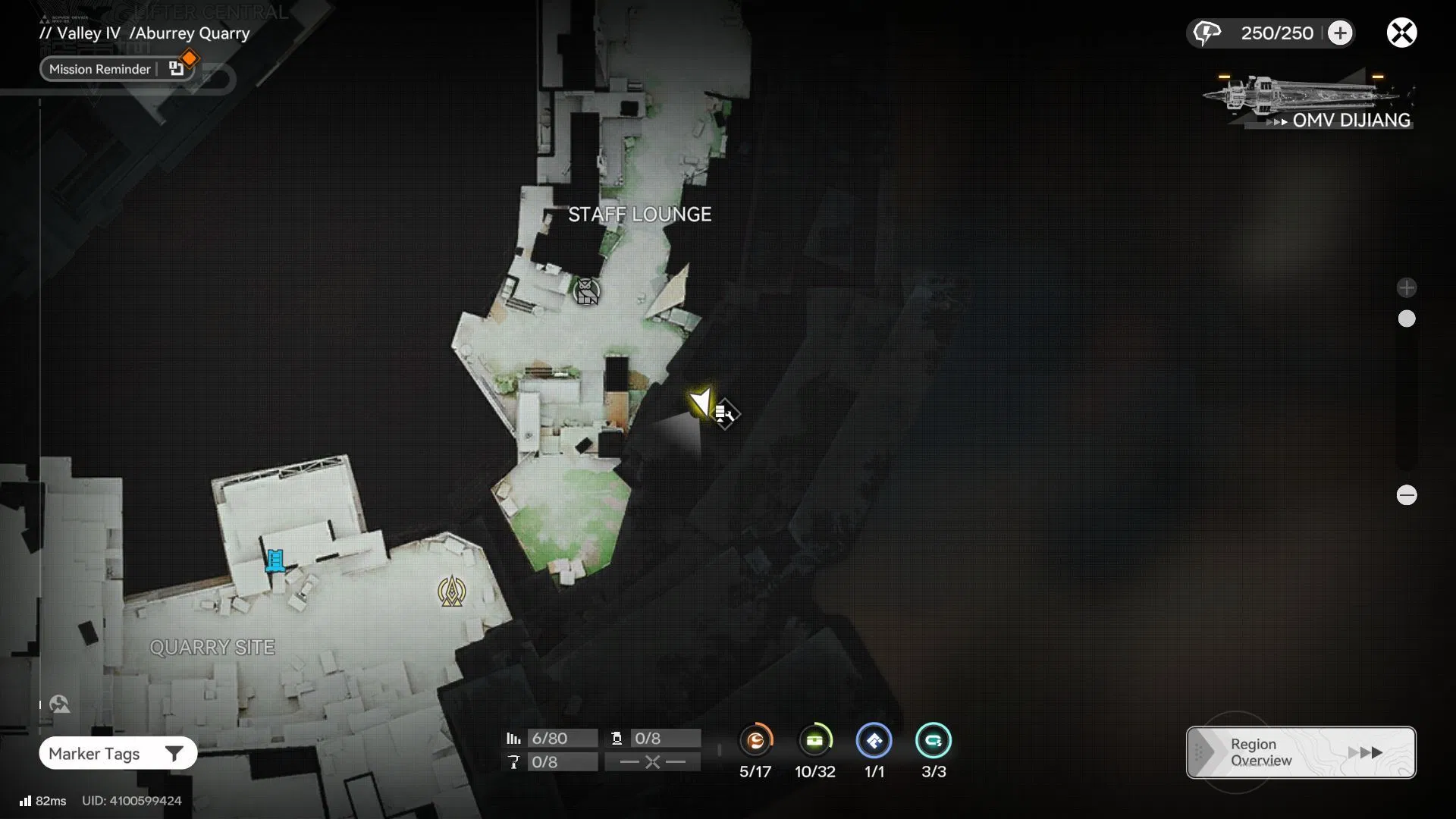Click the map zoom slider handle
Image resolution: width=1456 pixels, height=819 pixels.
1407,318
